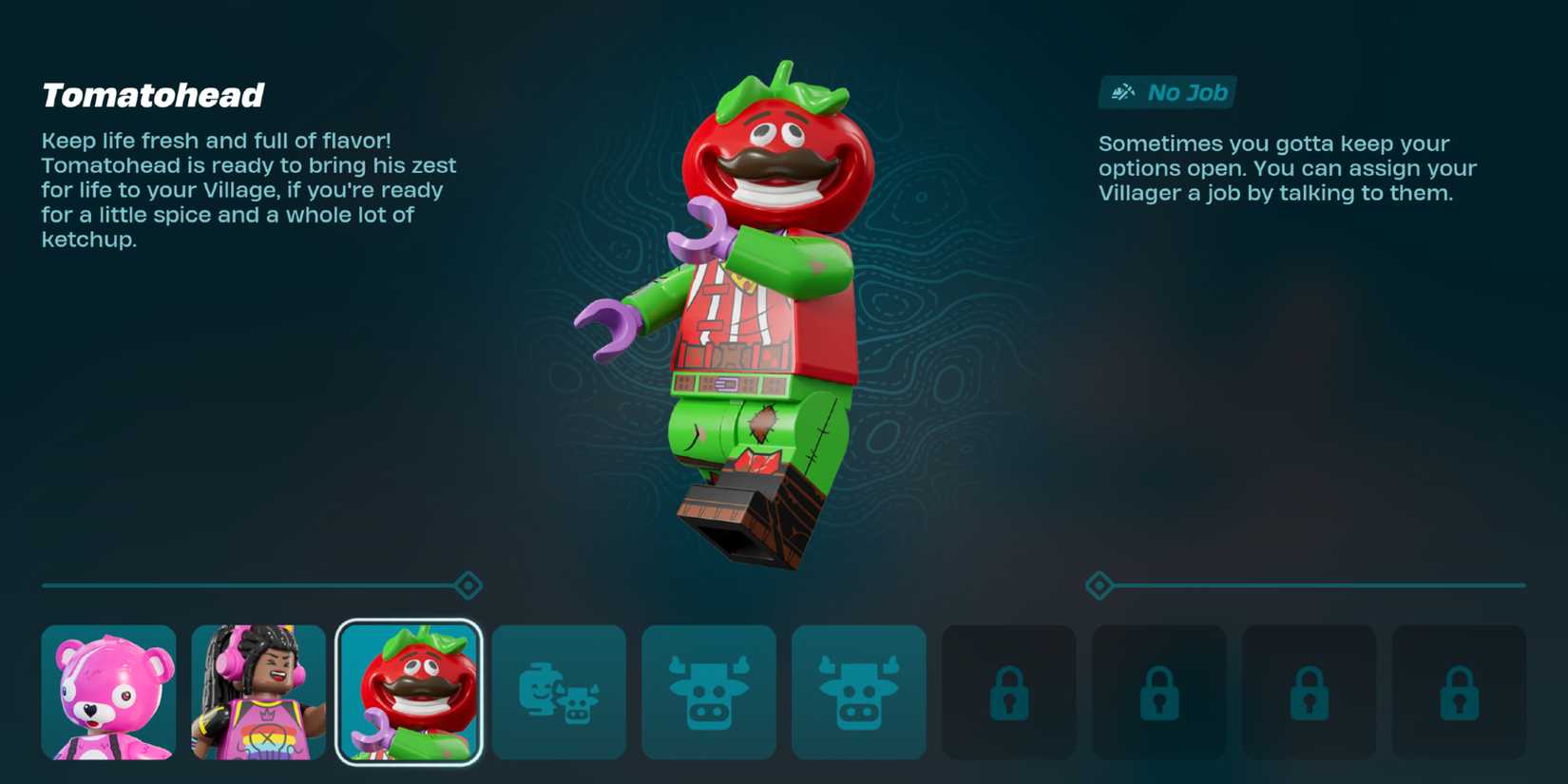This screenshot has width=1568, height=784.
Task: Click the first padlock locked slot
Action: (1009, 692)
